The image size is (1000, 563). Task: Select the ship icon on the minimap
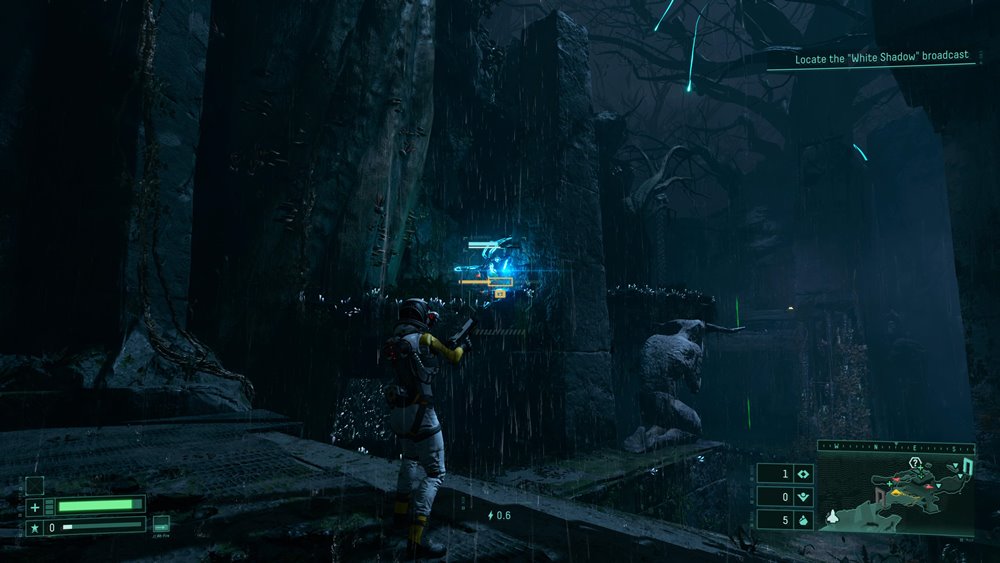point(831,517)
